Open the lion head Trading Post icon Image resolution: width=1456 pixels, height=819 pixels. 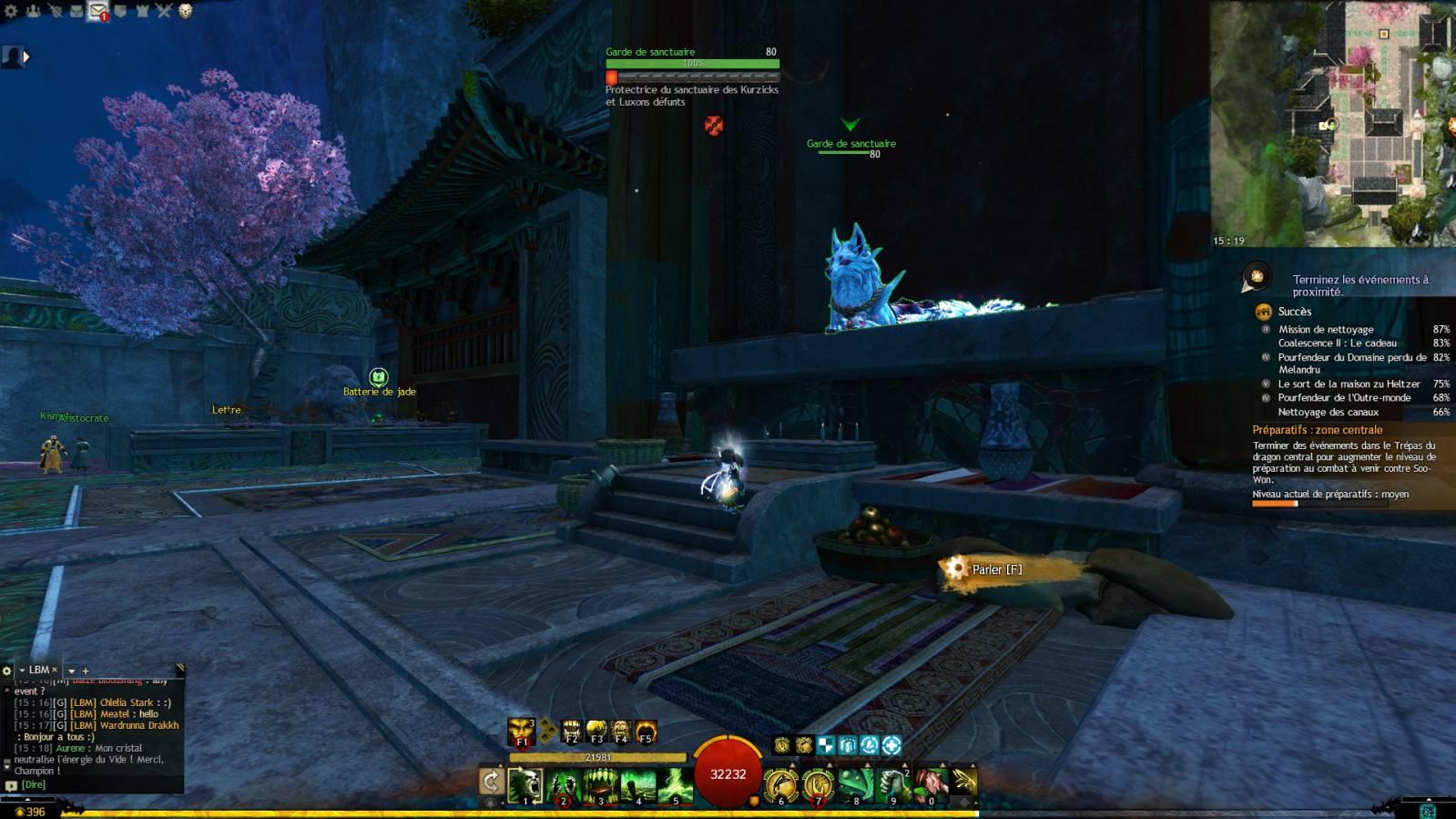(x=186, y=11)
